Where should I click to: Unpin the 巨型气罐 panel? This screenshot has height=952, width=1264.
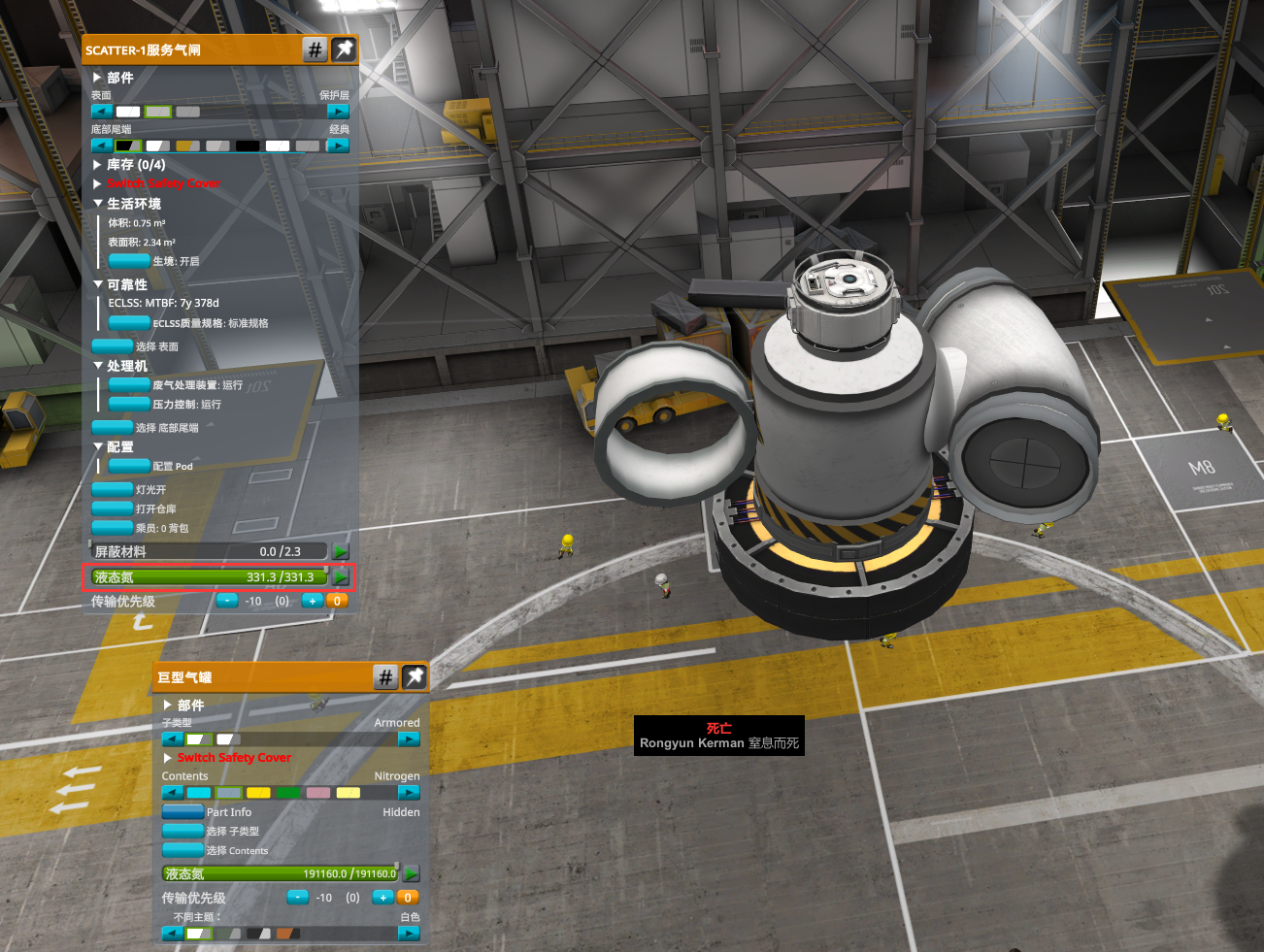[x=415, y=676]
